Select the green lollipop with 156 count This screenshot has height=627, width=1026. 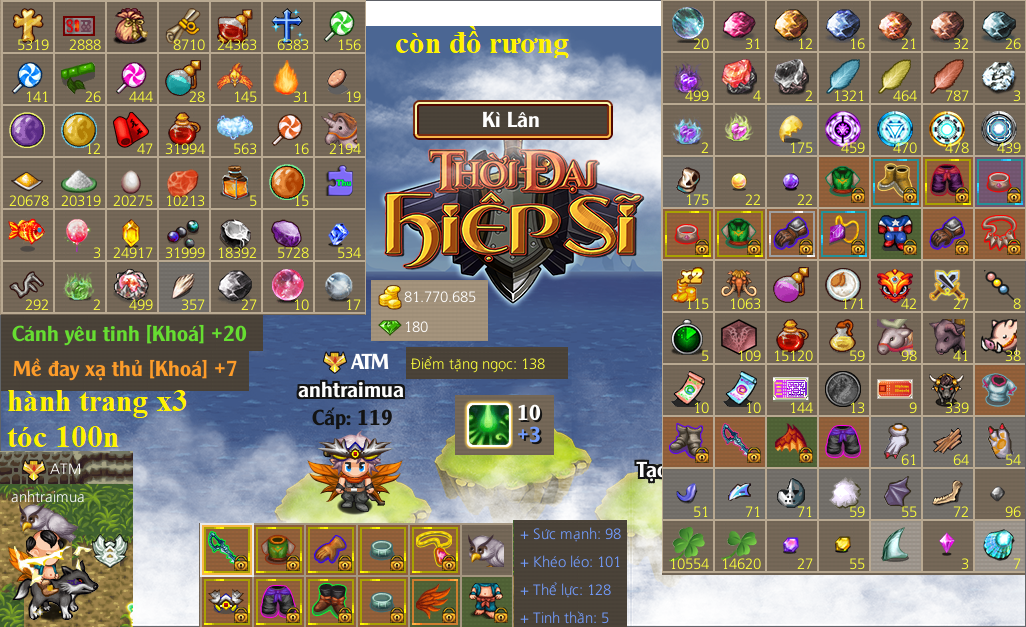(x=340, y=26)
